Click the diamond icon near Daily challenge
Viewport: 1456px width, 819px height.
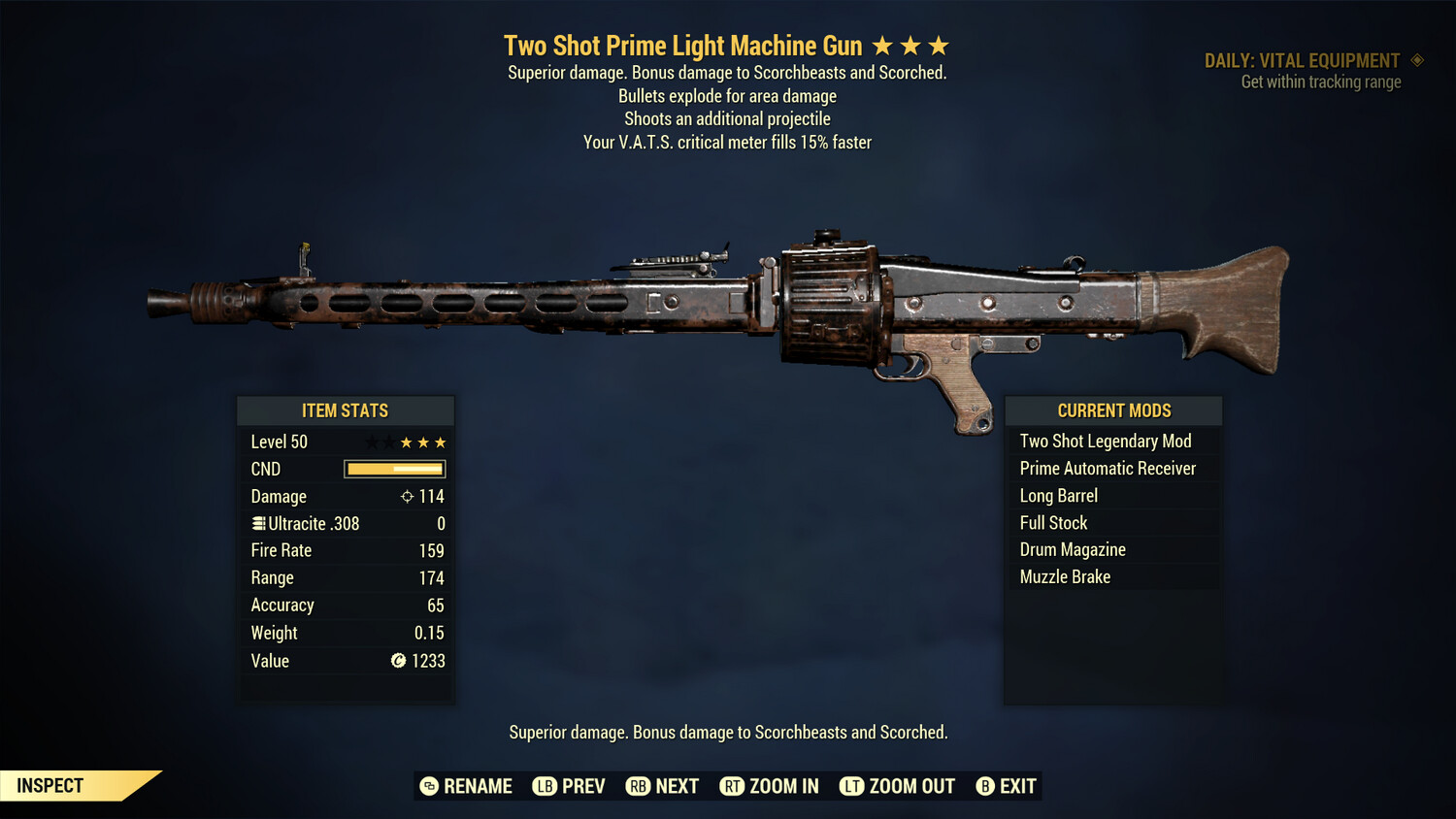pyautogui.click(x=1415, y=60)
